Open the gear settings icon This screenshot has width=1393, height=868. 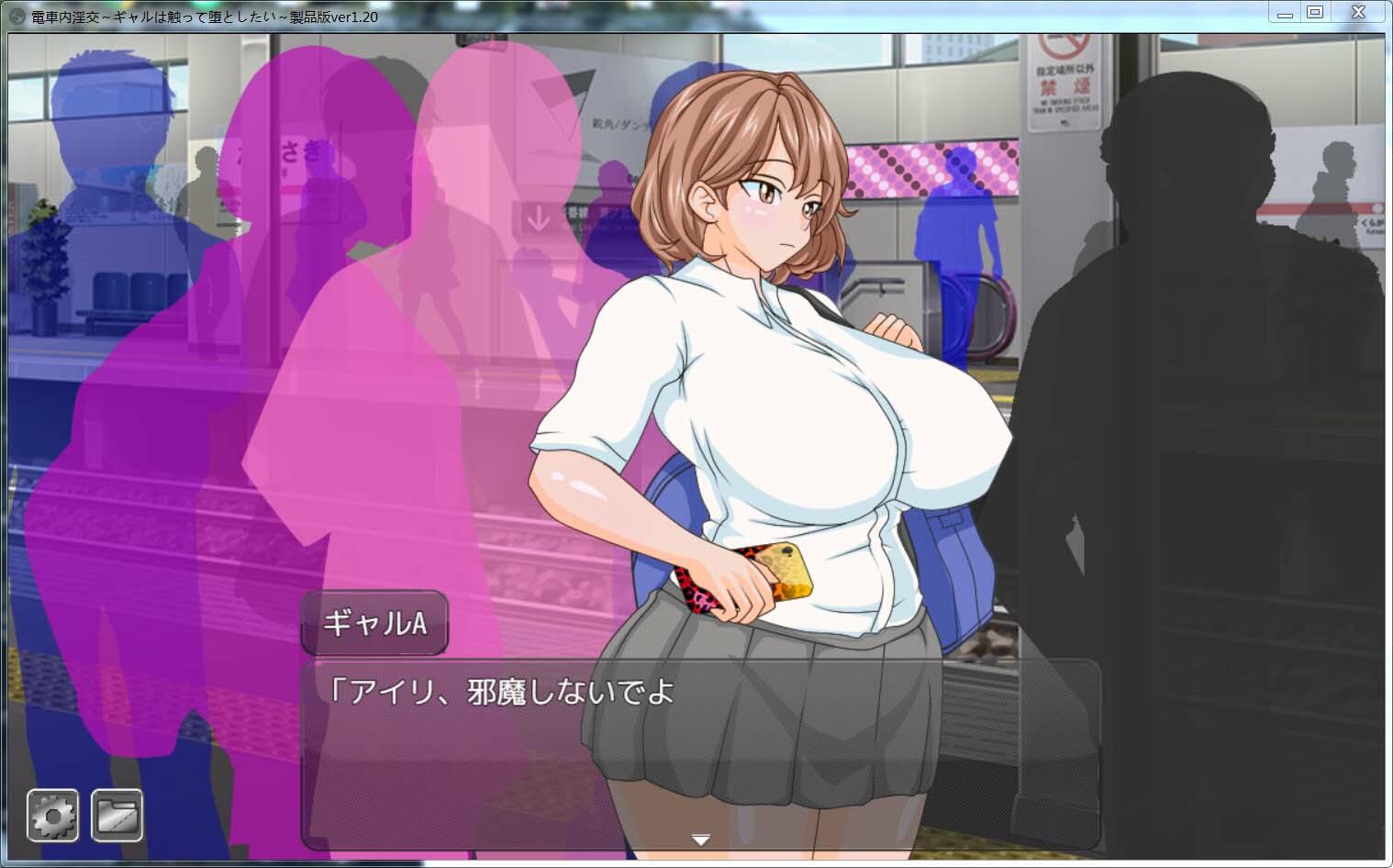click(x=52, y=814)
